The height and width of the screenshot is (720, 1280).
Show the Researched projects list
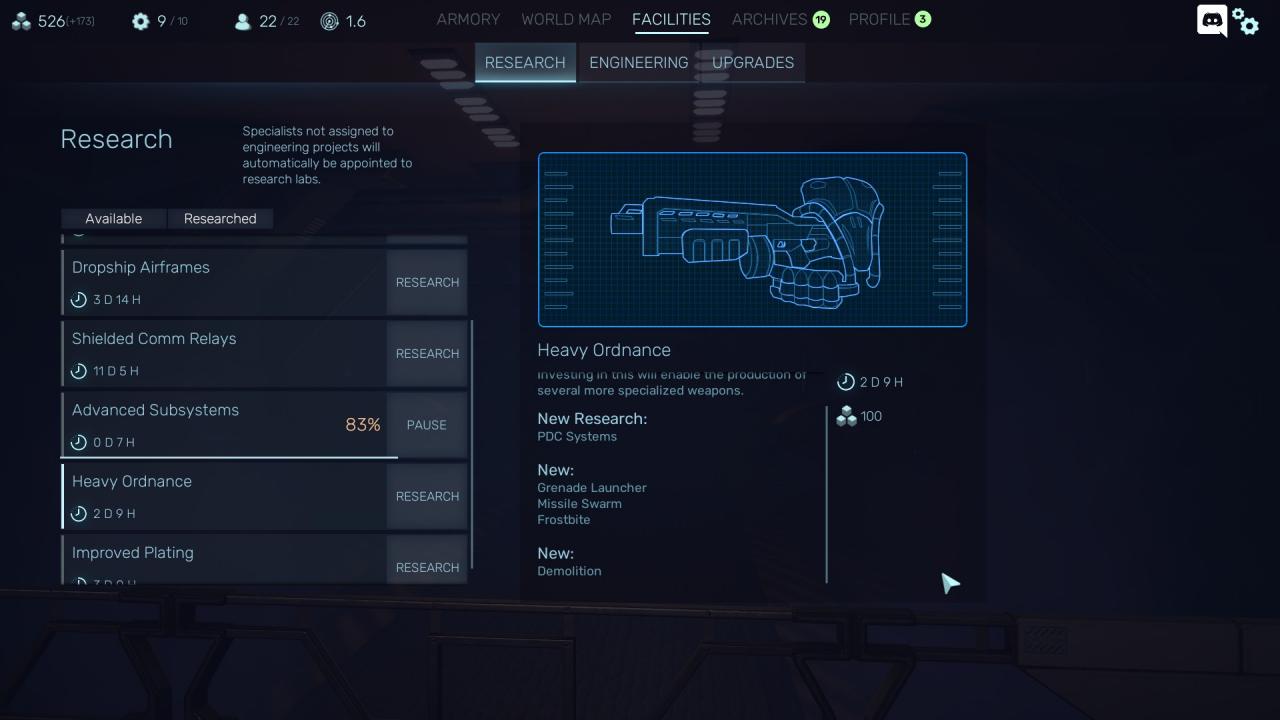(x=220, y=218)
